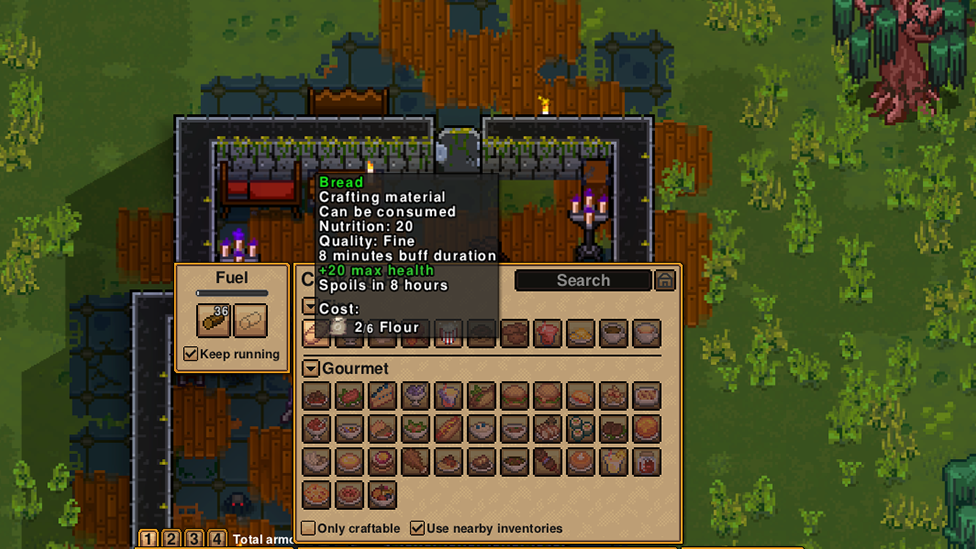Select hotbar set number 1
The image size is (976, 549).
tap(148, 540)
